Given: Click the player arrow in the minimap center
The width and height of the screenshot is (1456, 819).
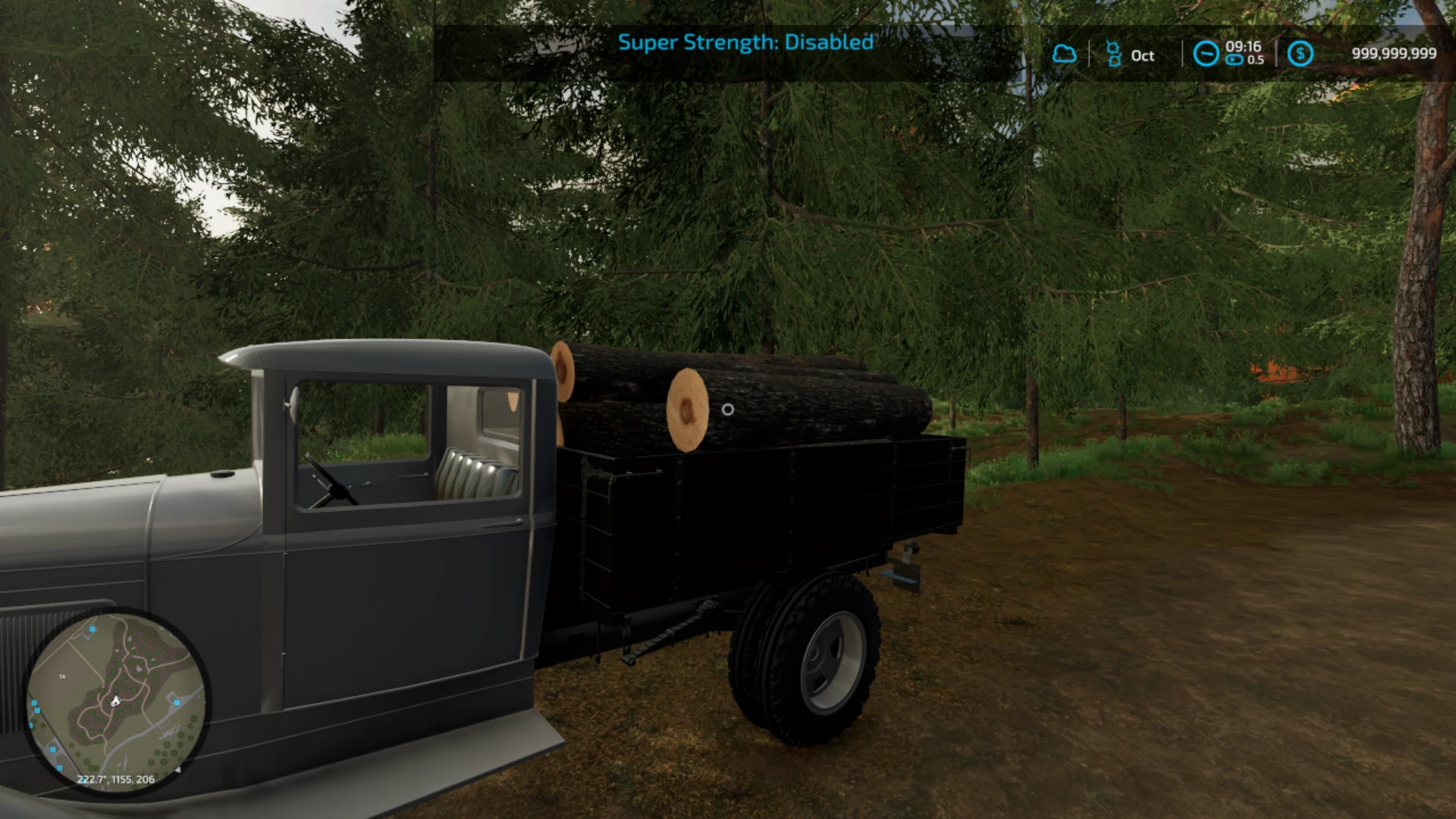Looking at the screenshot, I should pyautogui.click(x=116, y=701).
